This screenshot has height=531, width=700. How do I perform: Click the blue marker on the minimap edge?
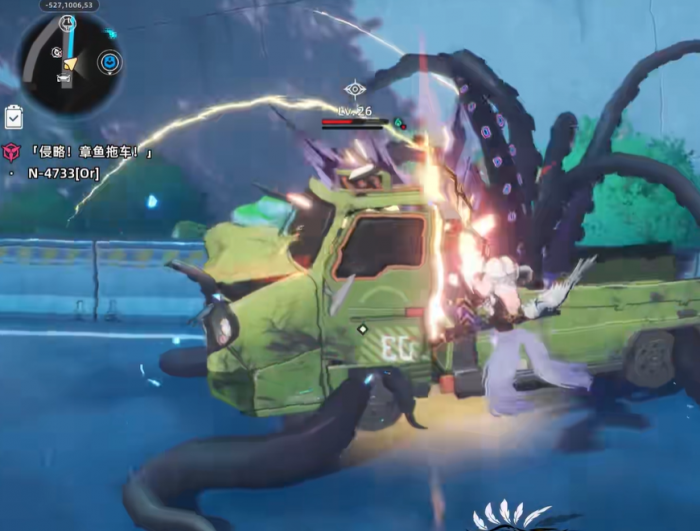(x=109, y=63)
